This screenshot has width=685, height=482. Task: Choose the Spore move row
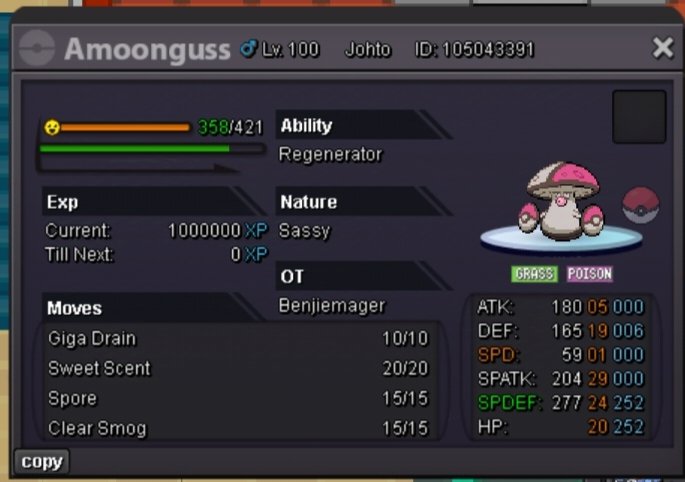point(238,399)
